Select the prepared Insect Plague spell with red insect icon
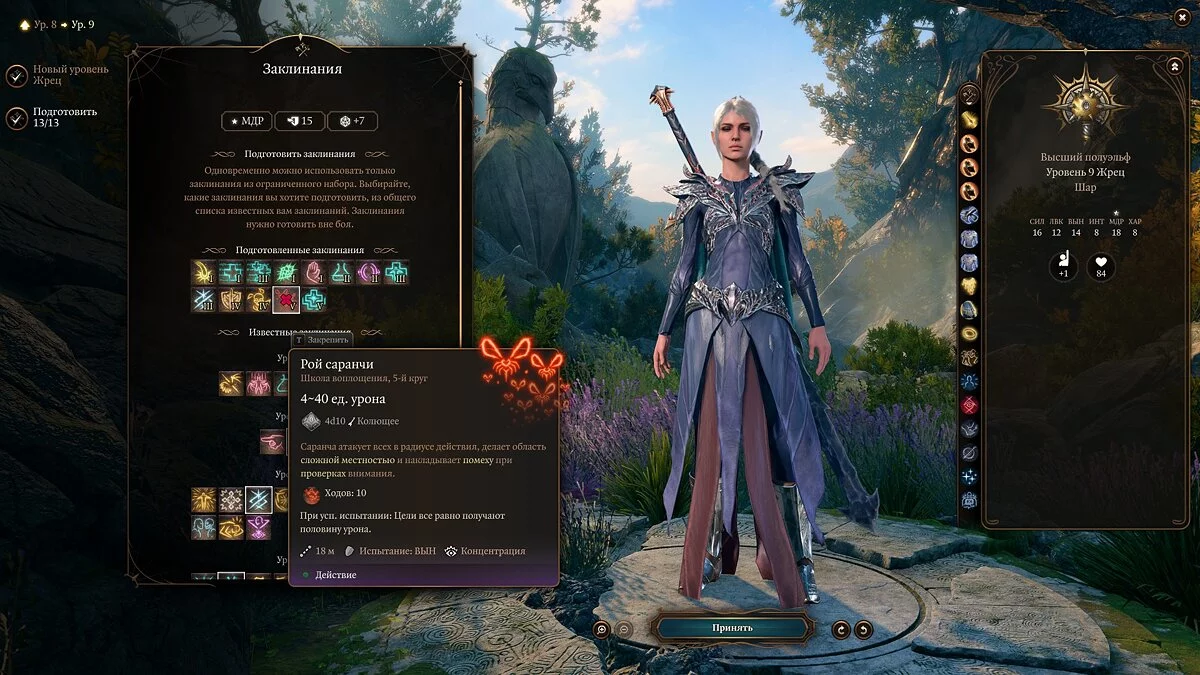 (x=286, y=300)
